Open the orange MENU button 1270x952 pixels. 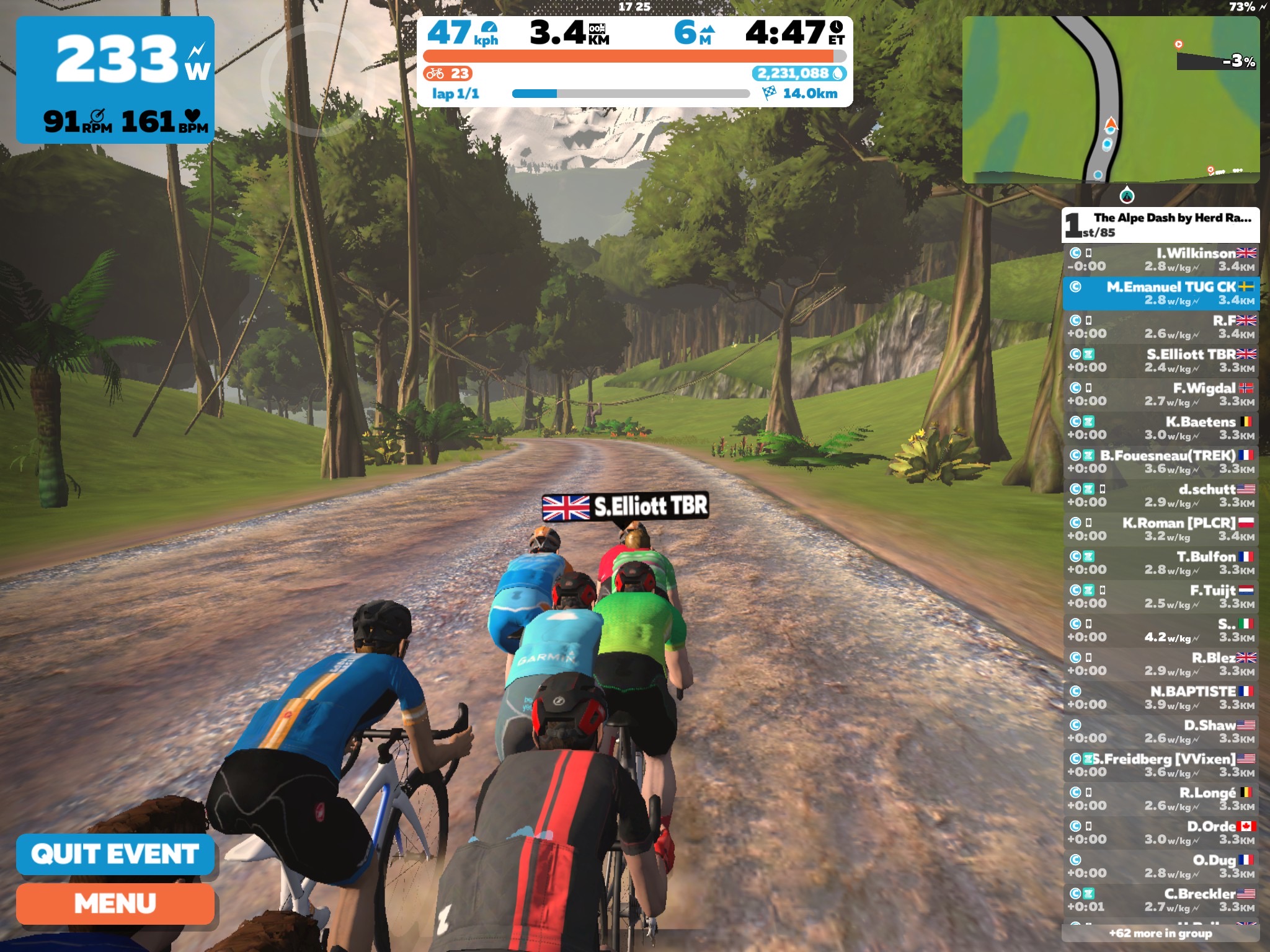115,904
